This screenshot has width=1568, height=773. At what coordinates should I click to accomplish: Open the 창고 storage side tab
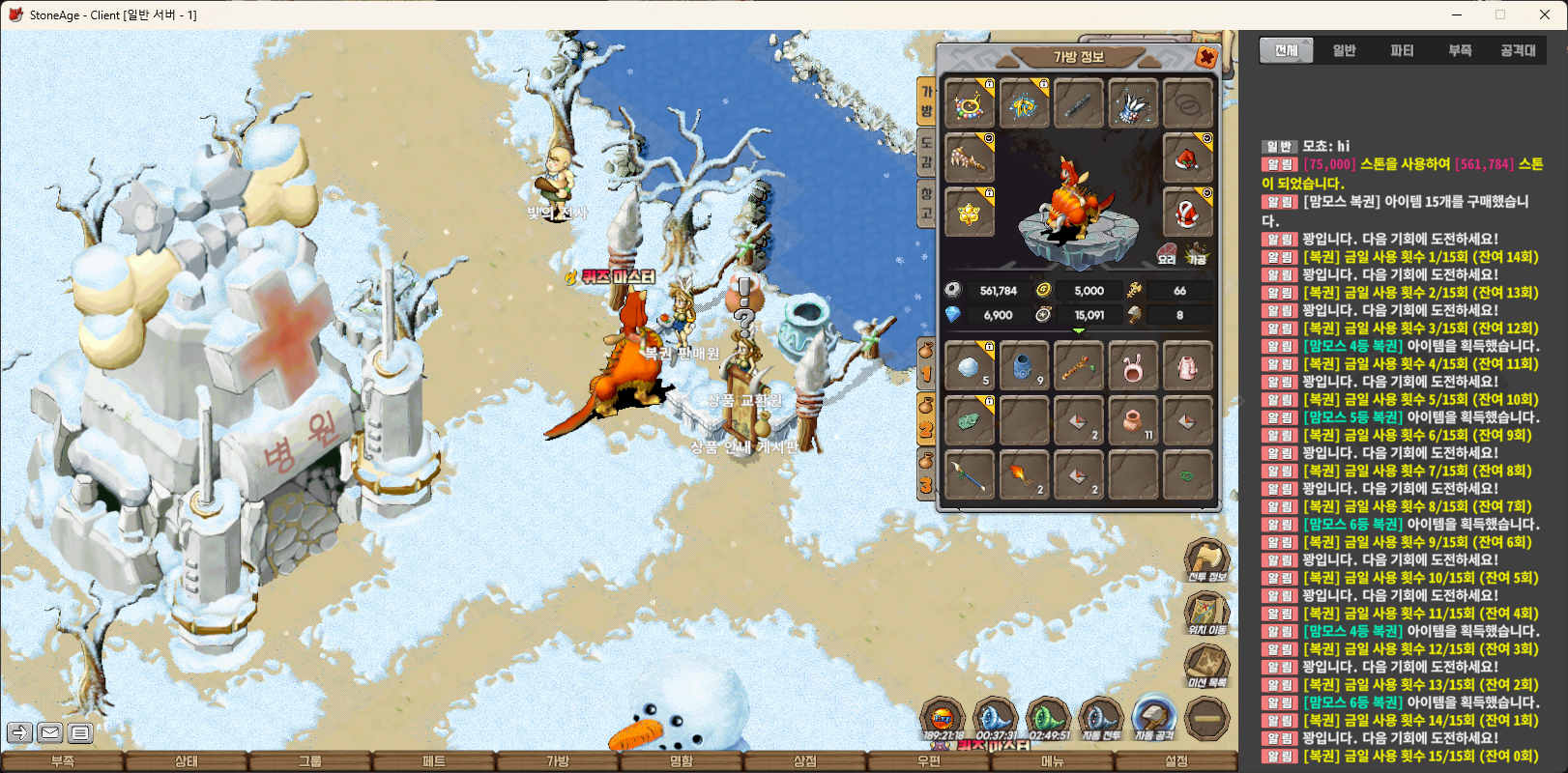pyautogui.click(x=926, y=204)
